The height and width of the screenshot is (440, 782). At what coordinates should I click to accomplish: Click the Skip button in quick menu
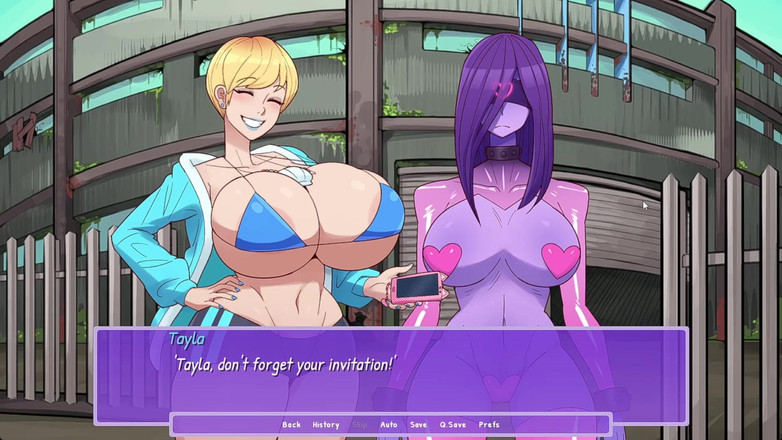(359, 425)
